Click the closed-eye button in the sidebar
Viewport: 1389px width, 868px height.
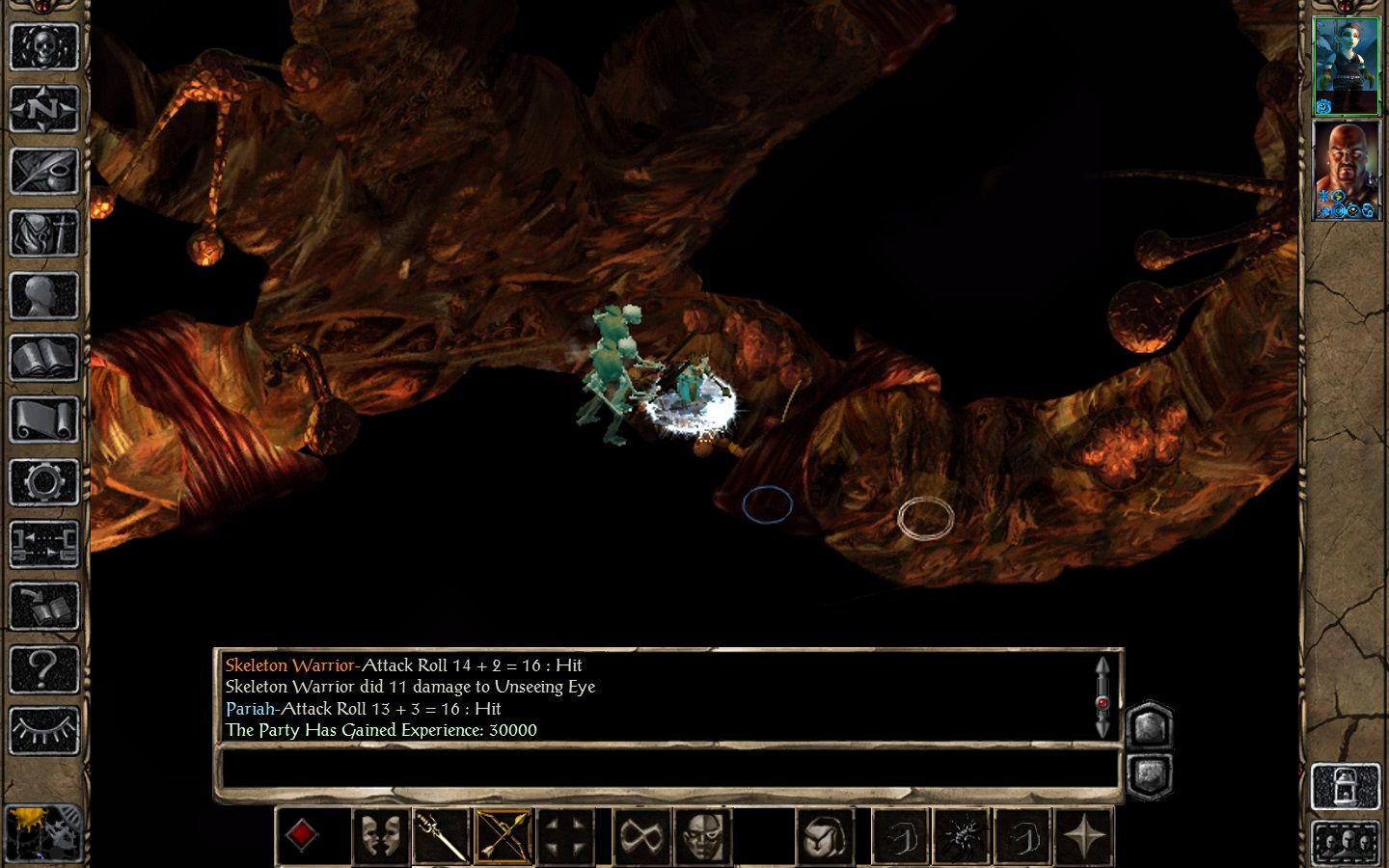click(43, 730)
